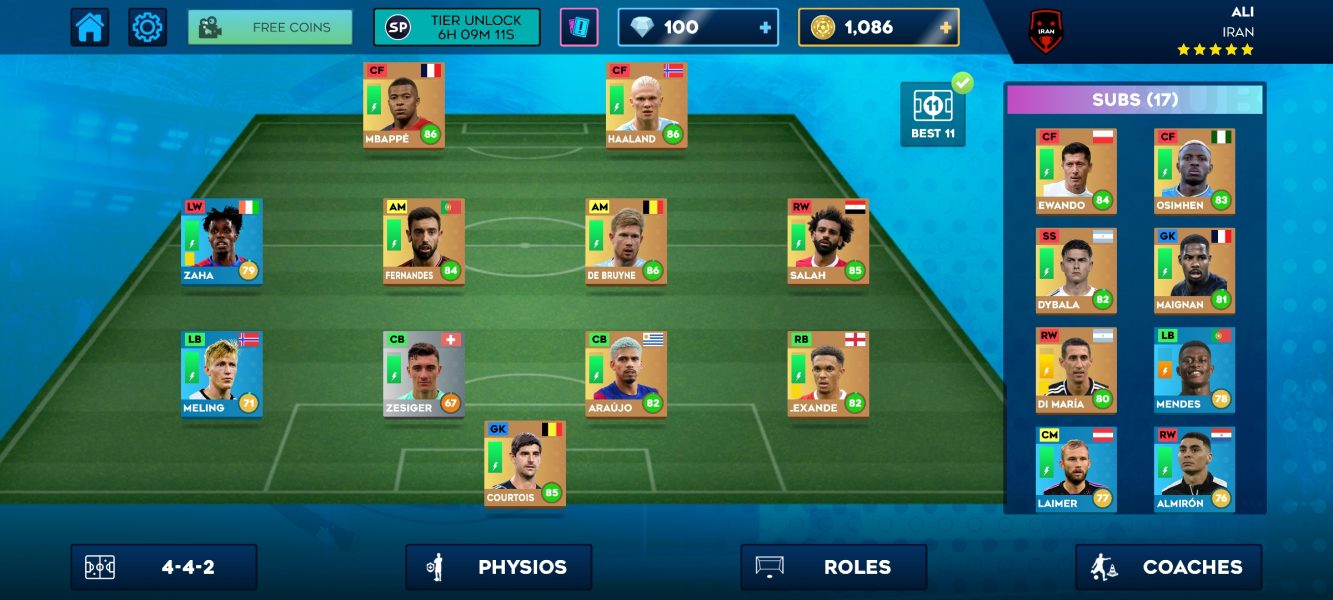Select the Zaha left wing card
Image resolution: width=1333 pixels, height=600 pixels.
tap(222, 240)
